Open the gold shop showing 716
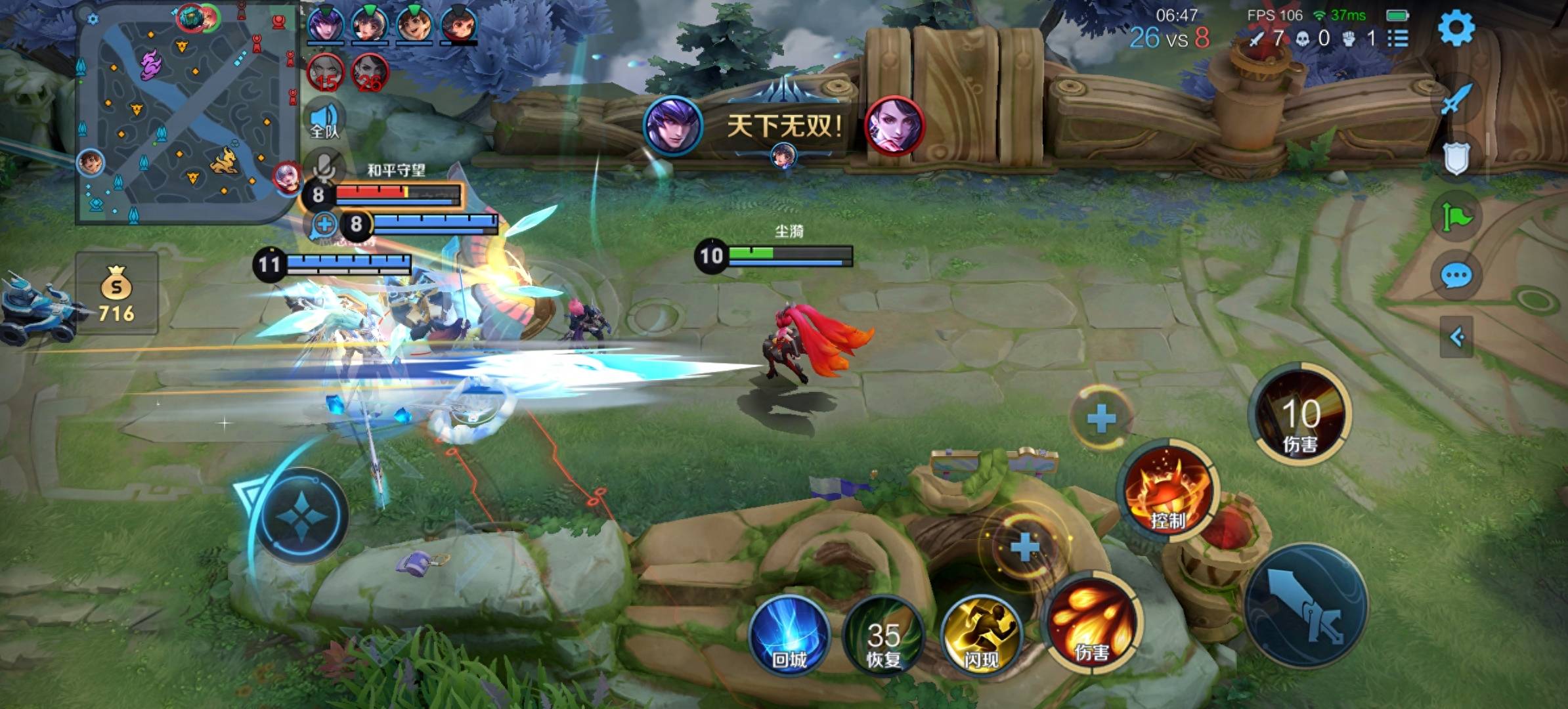This screenshot has width=1568, height=709. coord(116,293)
